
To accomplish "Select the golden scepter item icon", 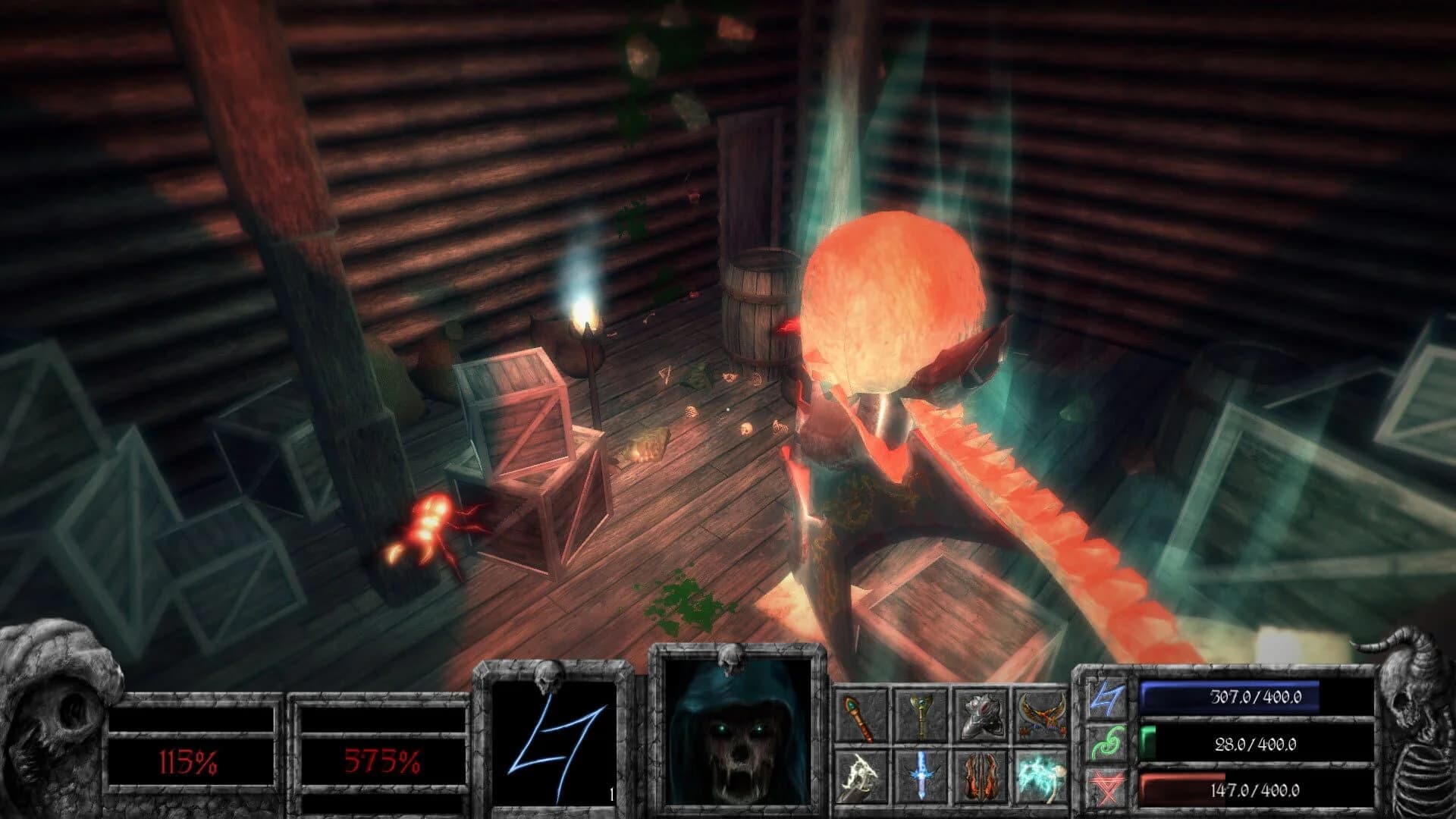I will (923, 717).
